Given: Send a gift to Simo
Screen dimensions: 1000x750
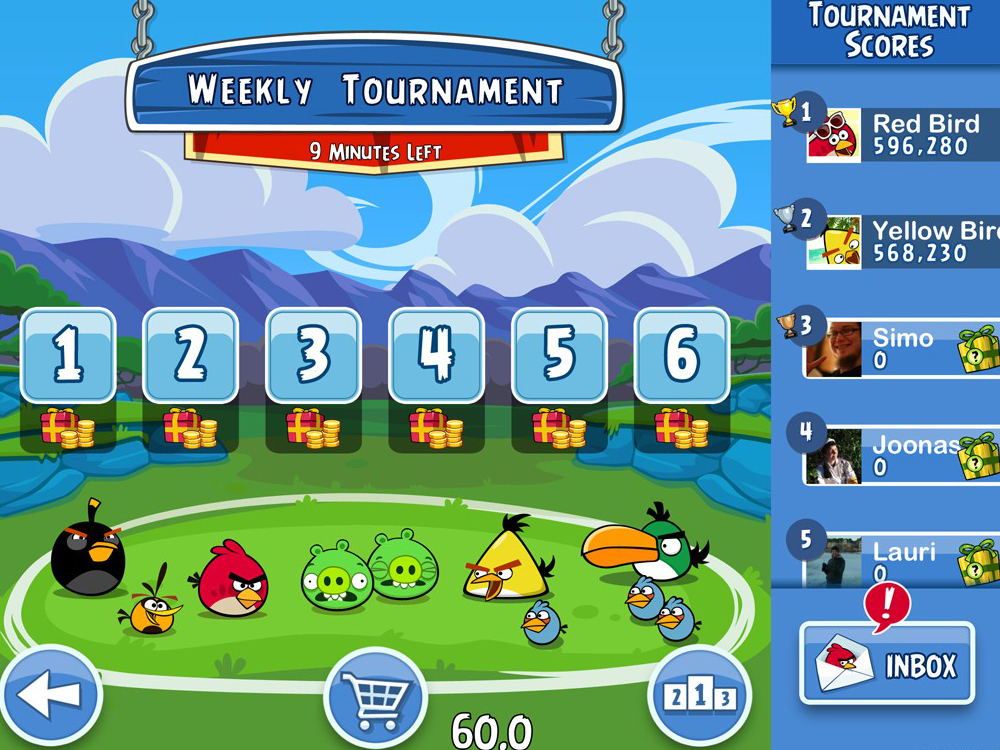Looking at the screenshot, I should tap(979, 350).
